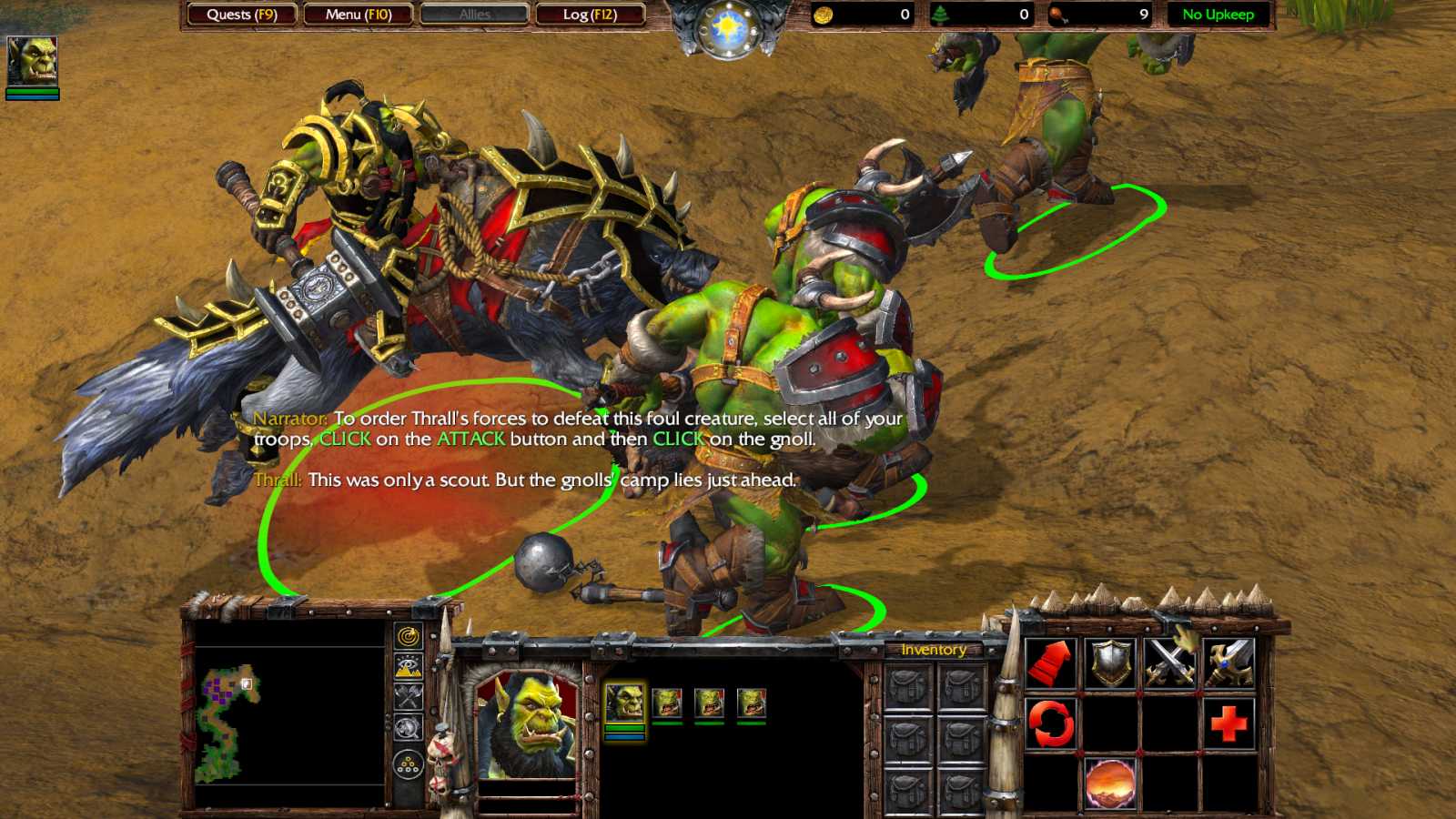The height and width of the screenshot is (819, 1456).
Task: Activate the Stop command shield icon
Action: pyautogui.click(x=1110, y=662)
